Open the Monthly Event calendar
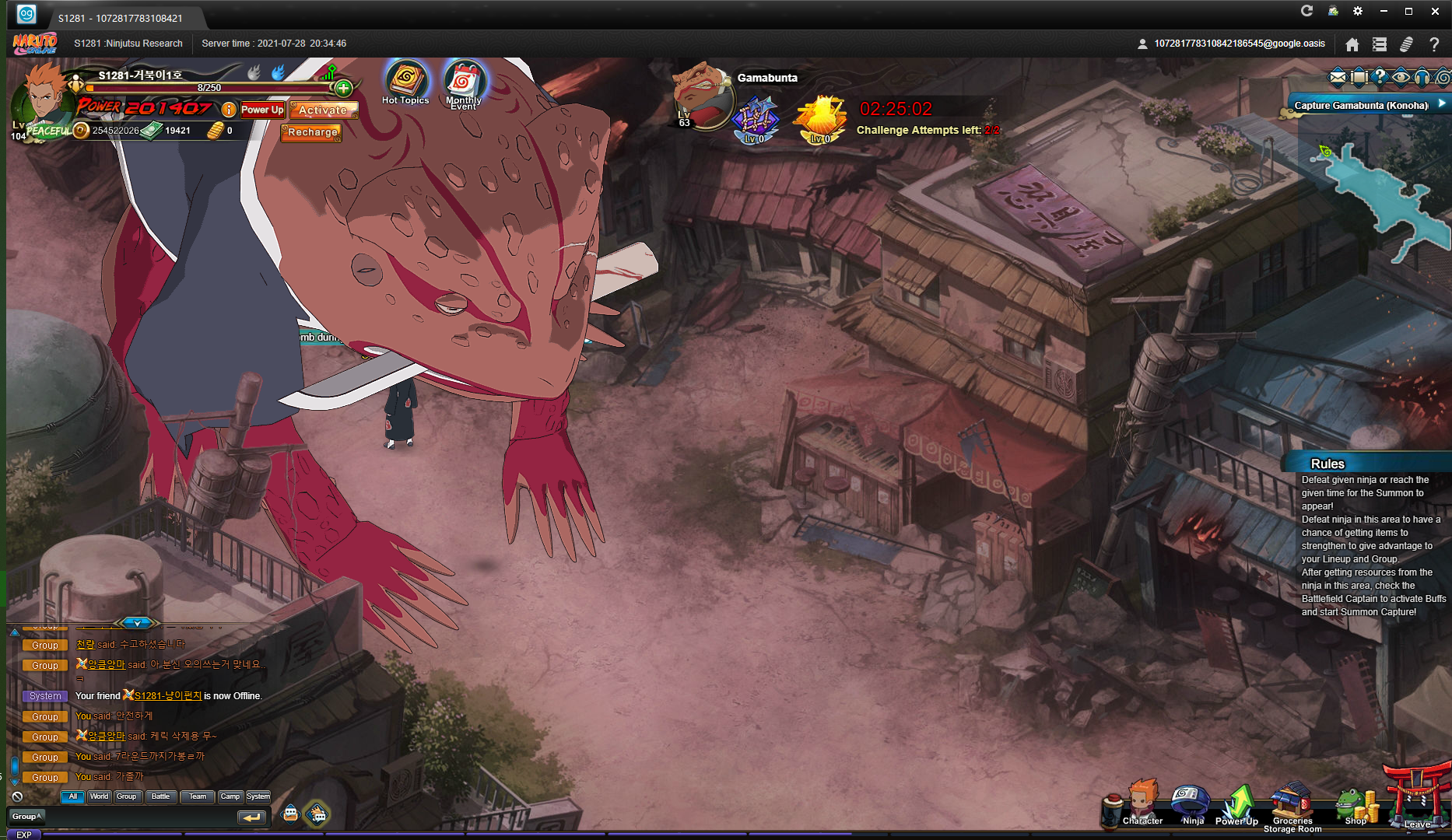The height and width of the screenshot is (840, 1452). pos(465,82)
